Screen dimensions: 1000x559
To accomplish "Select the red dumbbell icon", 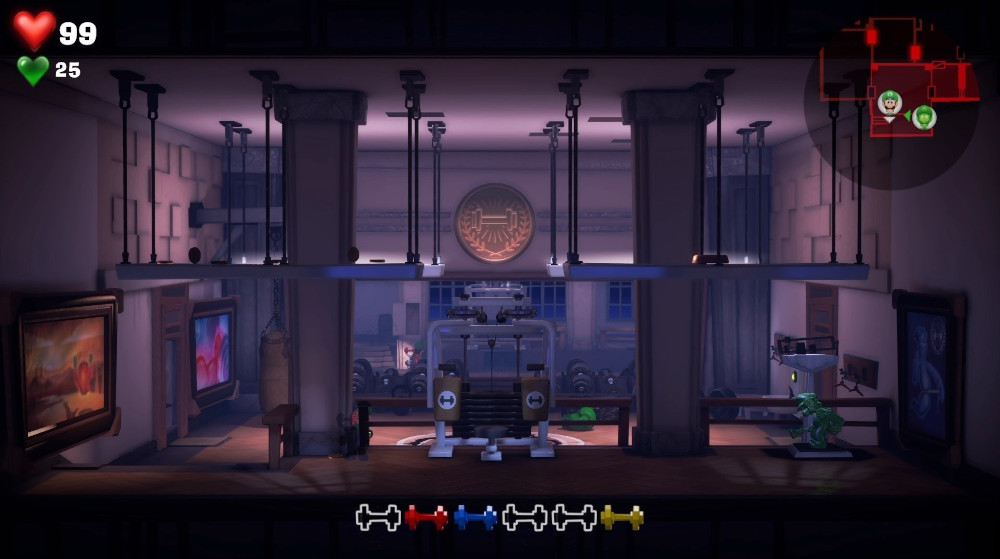I will click(x=426, y=517).
